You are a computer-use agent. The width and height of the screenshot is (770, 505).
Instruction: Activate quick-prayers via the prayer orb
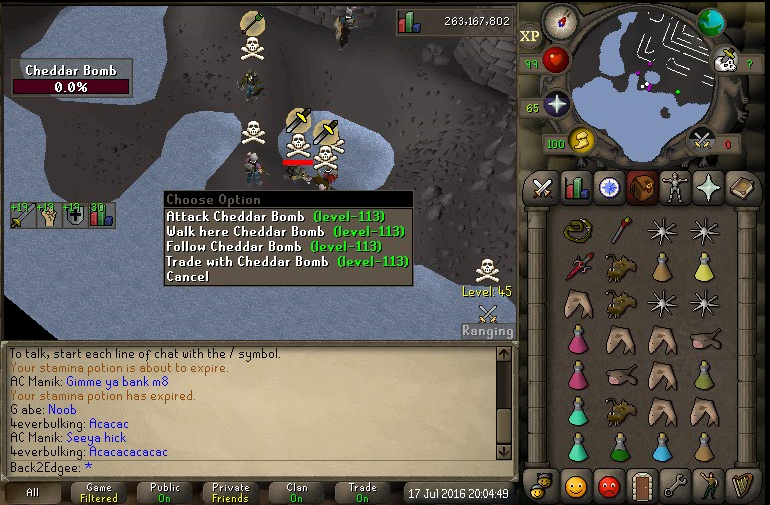coord(555,105)
